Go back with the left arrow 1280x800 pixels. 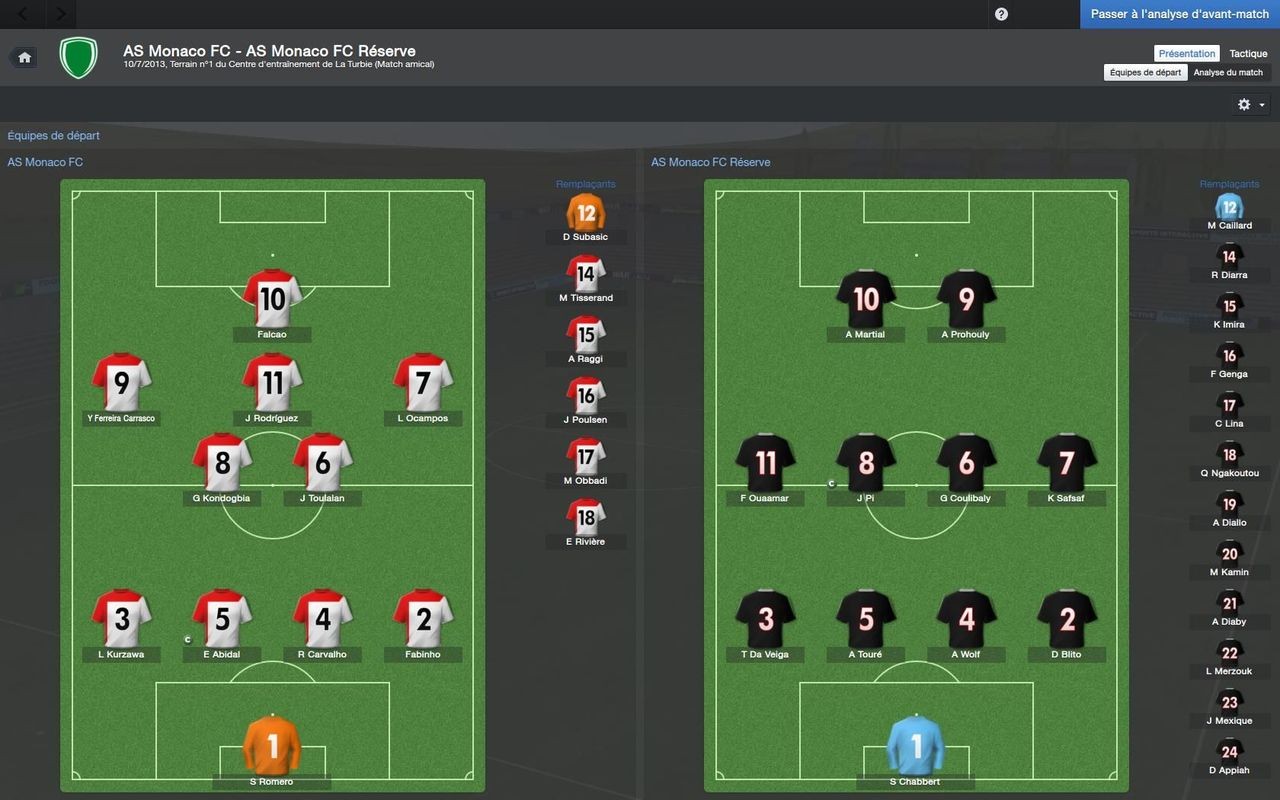click(x=23, y=14)
